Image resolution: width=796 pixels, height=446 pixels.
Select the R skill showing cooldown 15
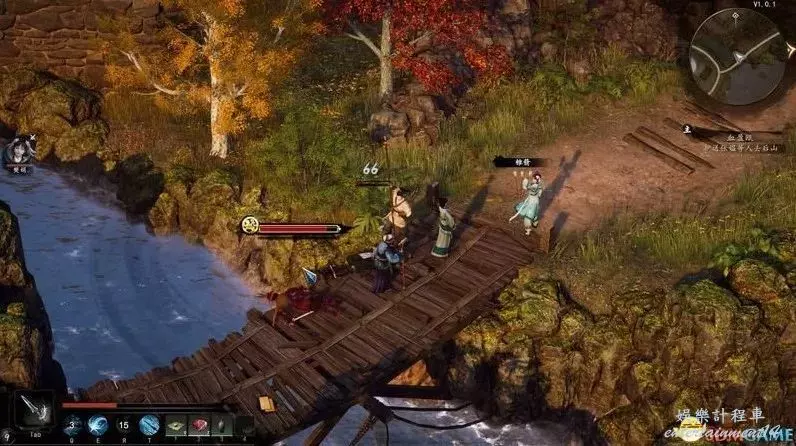124,424
